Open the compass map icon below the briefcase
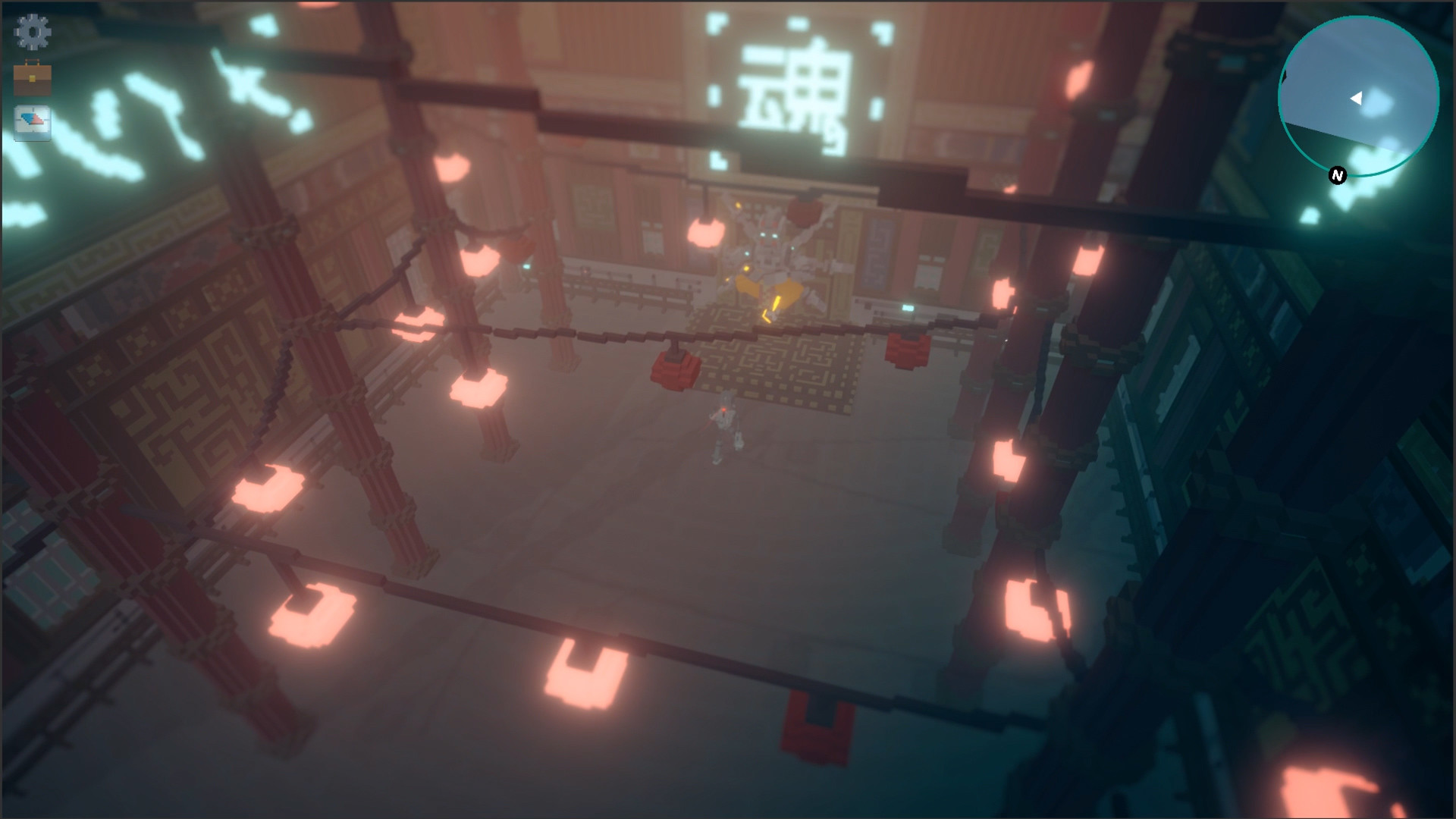The image size is (1456, 819). [x=32, y=121]
